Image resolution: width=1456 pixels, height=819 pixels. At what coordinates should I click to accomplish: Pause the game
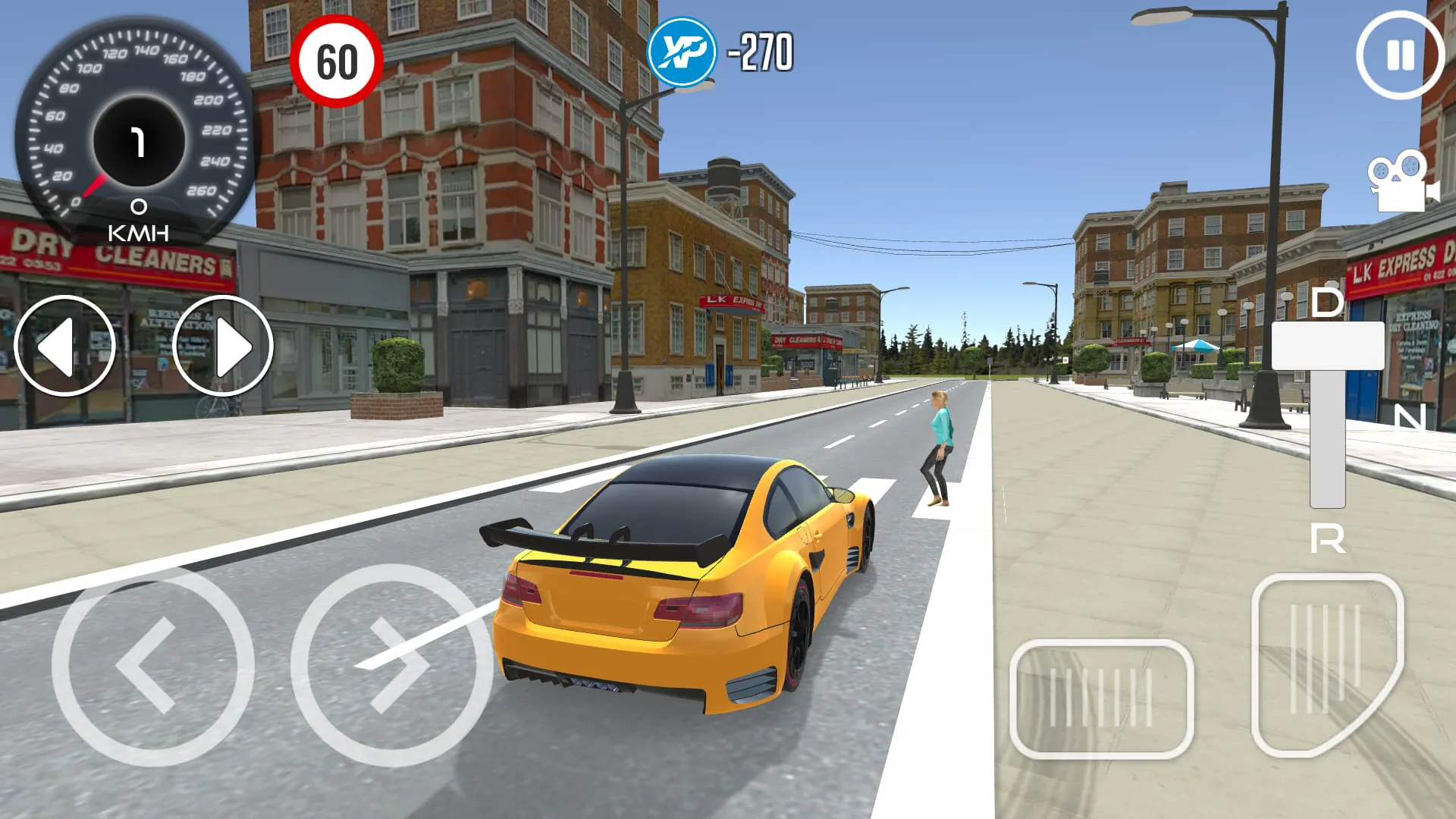click(1400, 53)
